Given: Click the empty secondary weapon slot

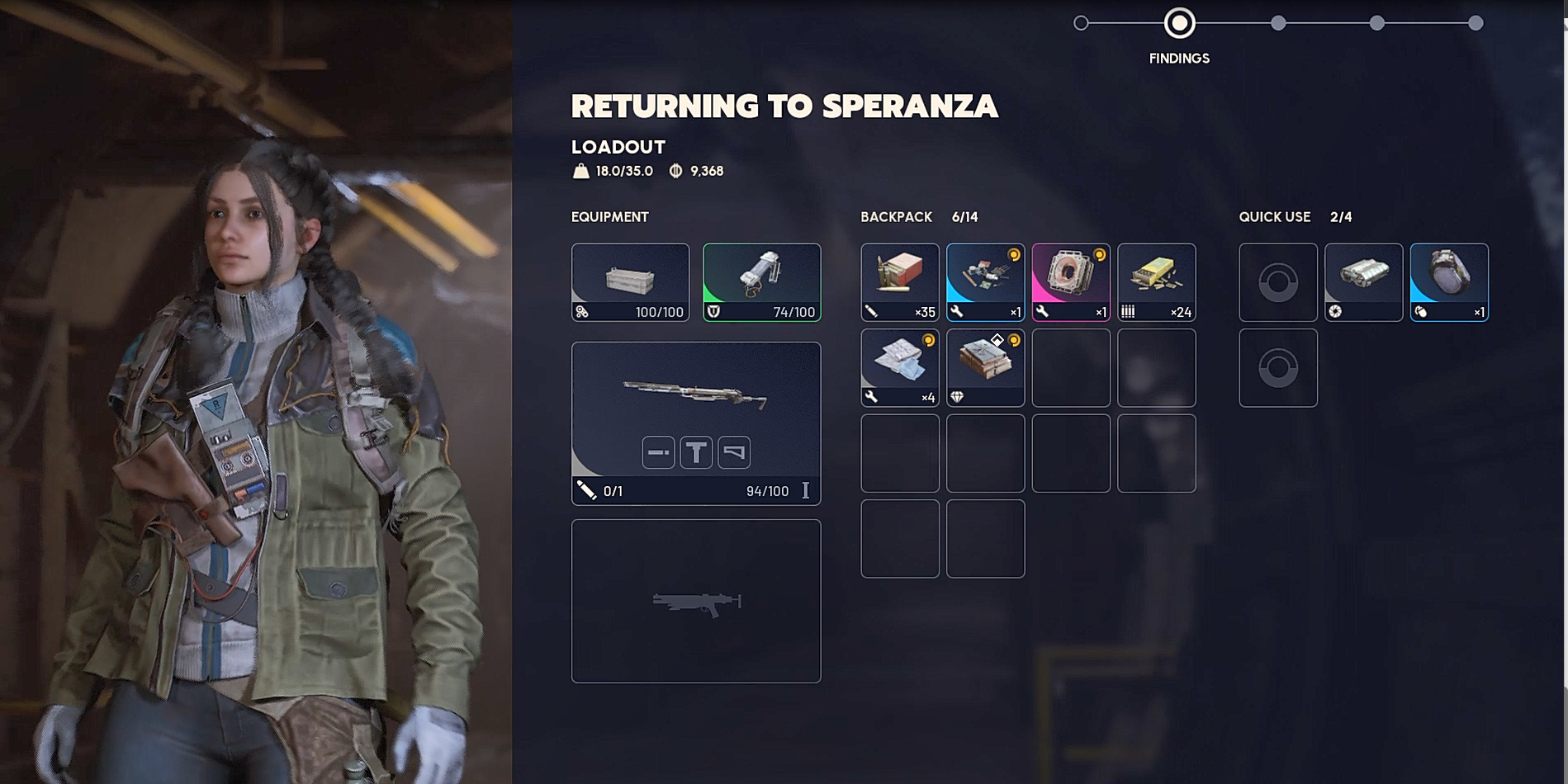Looking at the screenshot, I should coord(695,601).
